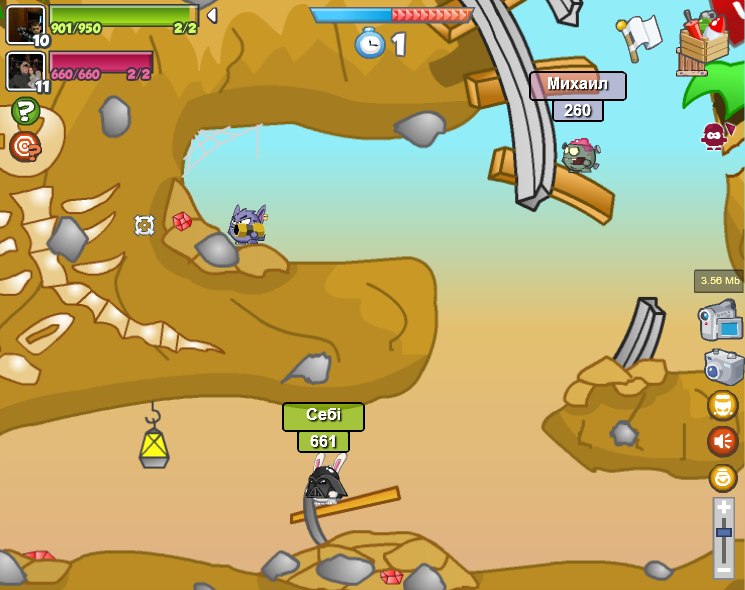Click the white surrender flag
This screenshot has height=590, width=745.
click(x=640, y=35)
